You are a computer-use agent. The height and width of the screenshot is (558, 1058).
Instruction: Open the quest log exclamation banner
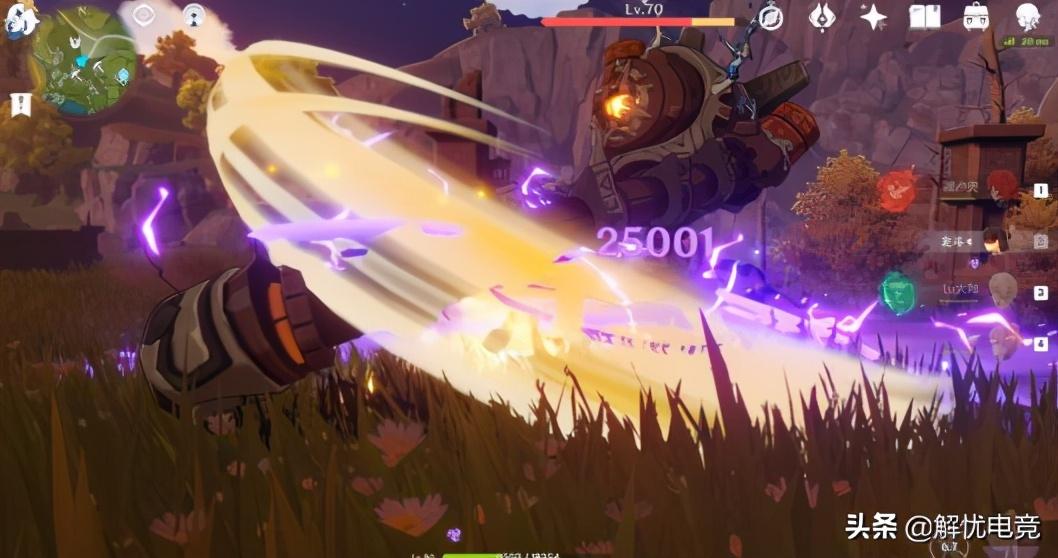[18, 102]
